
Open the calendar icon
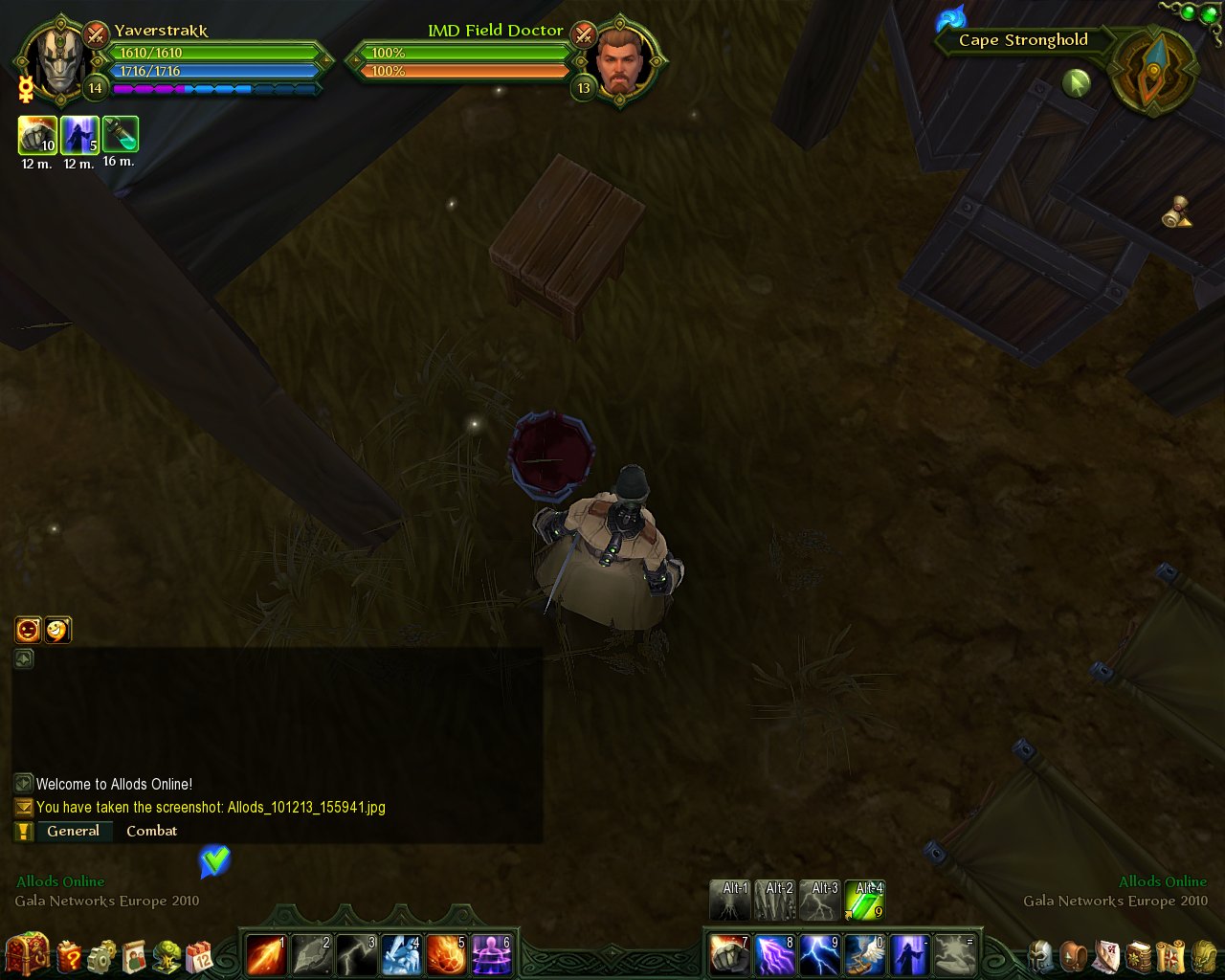coord(199,956)
